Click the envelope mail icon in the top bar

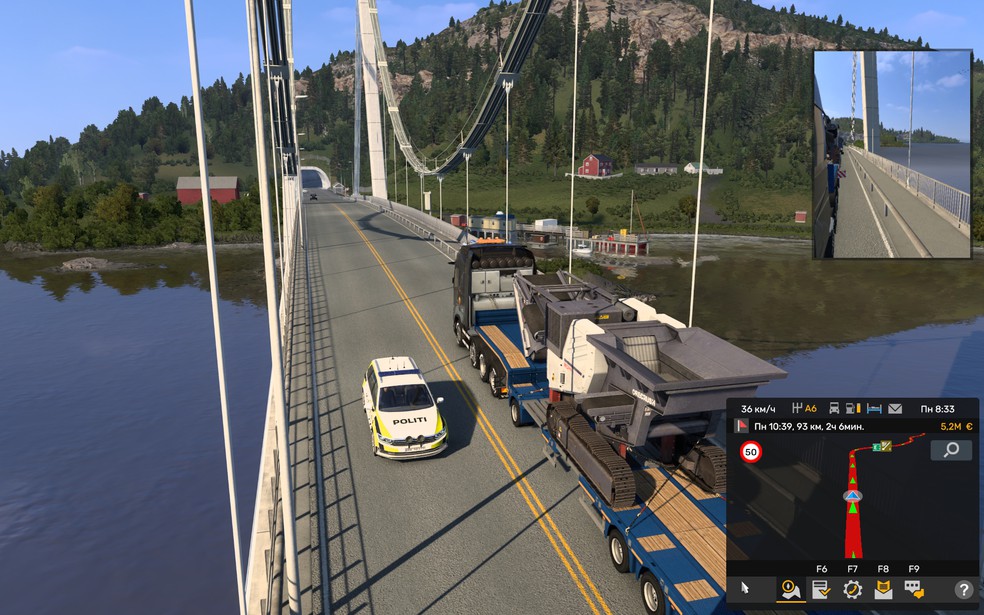point(895,408)
